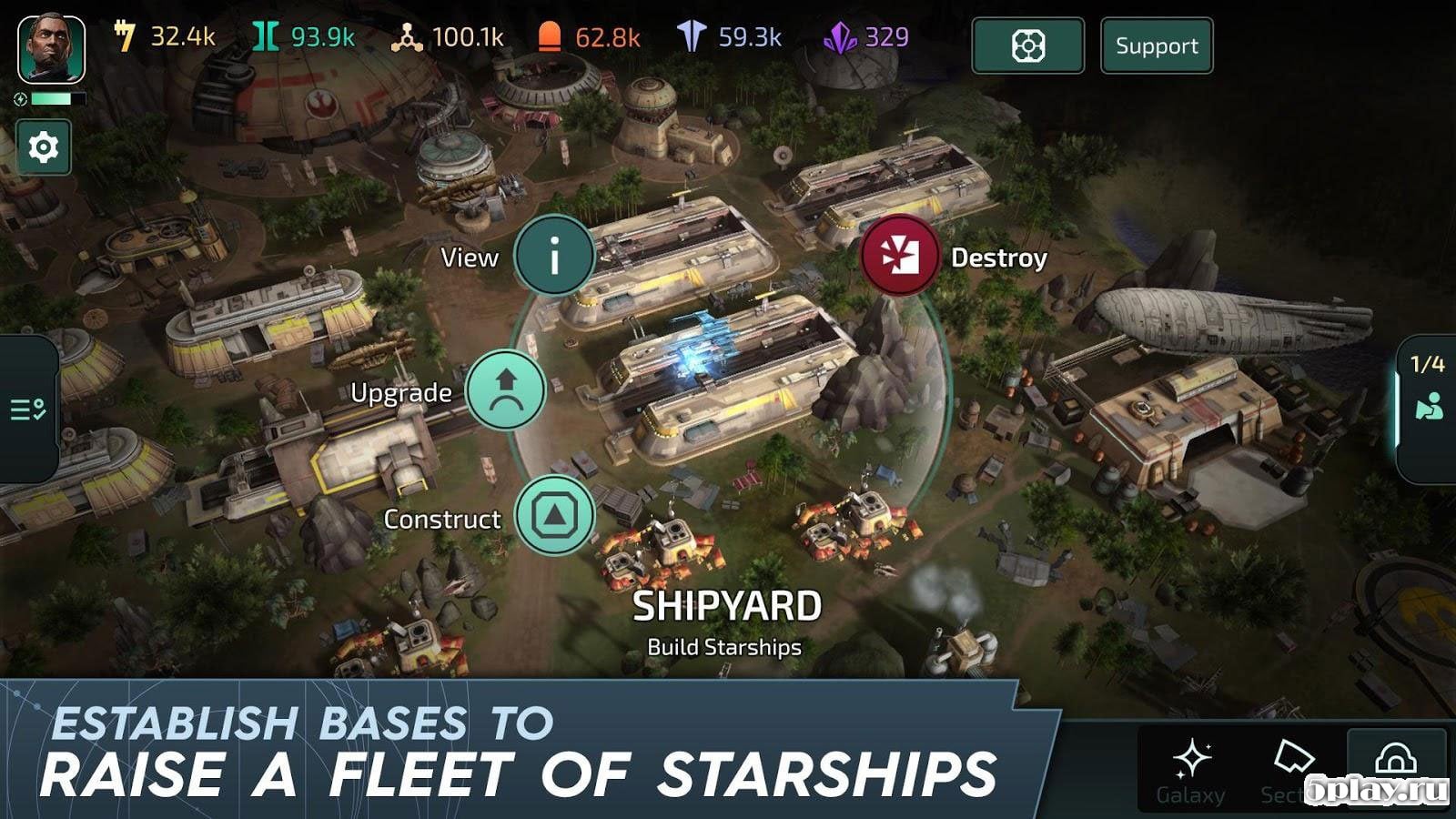Open the 1/4 builders side panel
The width and height of the screenshot is (1456, 819).
tap(1427, 391)
